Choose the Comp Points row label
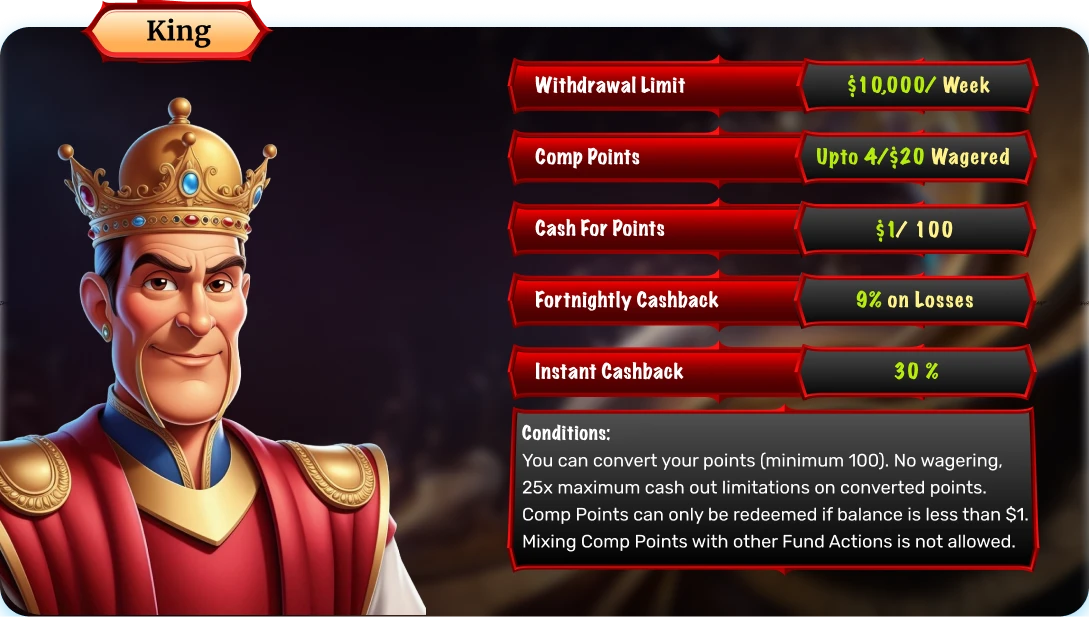 (x=587, y=157)
